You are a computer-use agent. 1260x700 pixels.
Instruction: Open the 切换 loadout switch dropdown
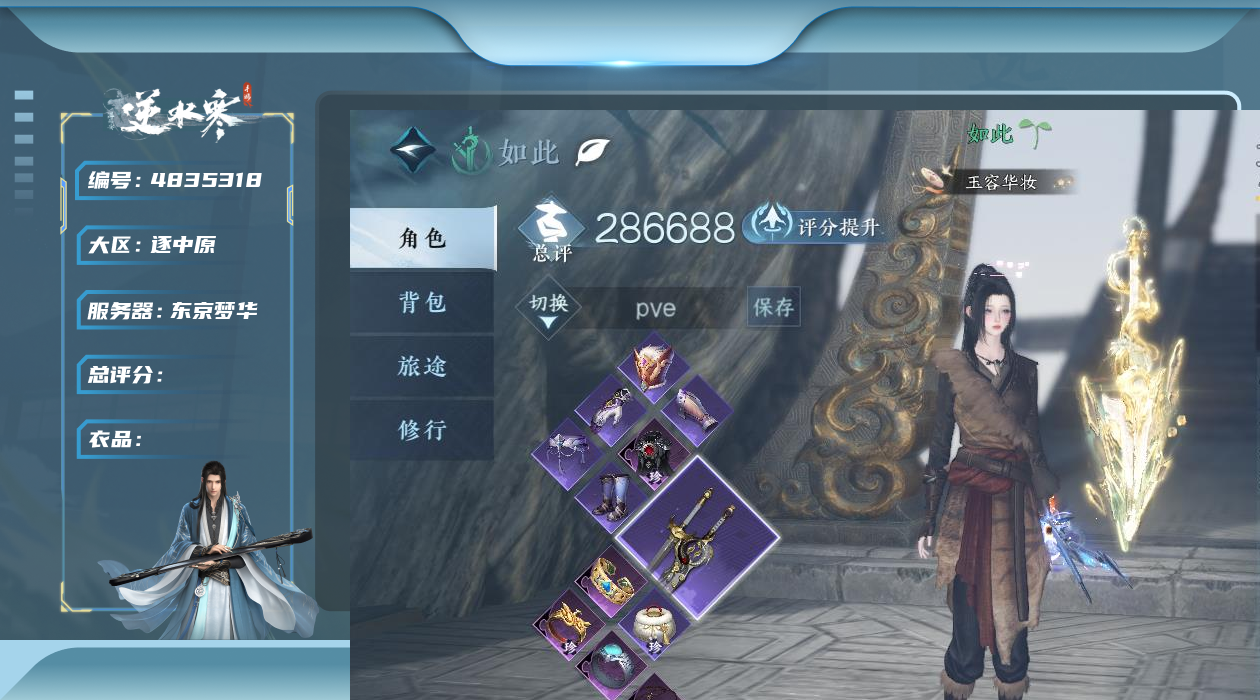pos(549,308)
